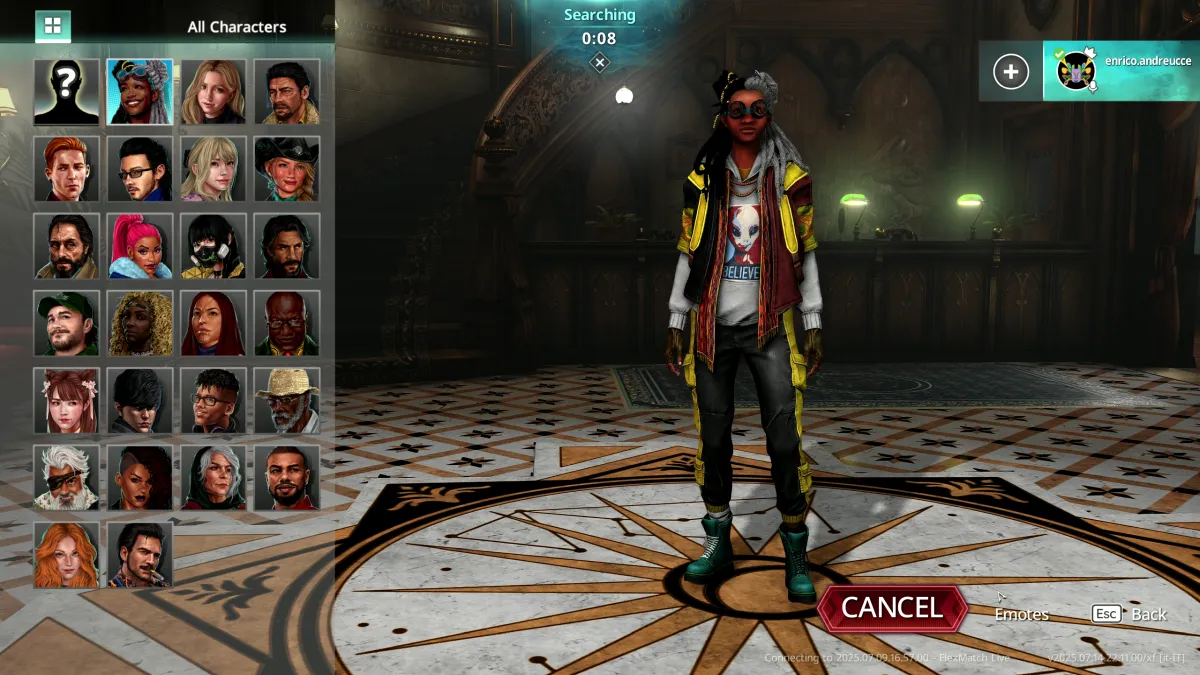The width and height of the screenshot is (1200, 675).
Task: Choose the old man with straw hat
Action: 287,400
